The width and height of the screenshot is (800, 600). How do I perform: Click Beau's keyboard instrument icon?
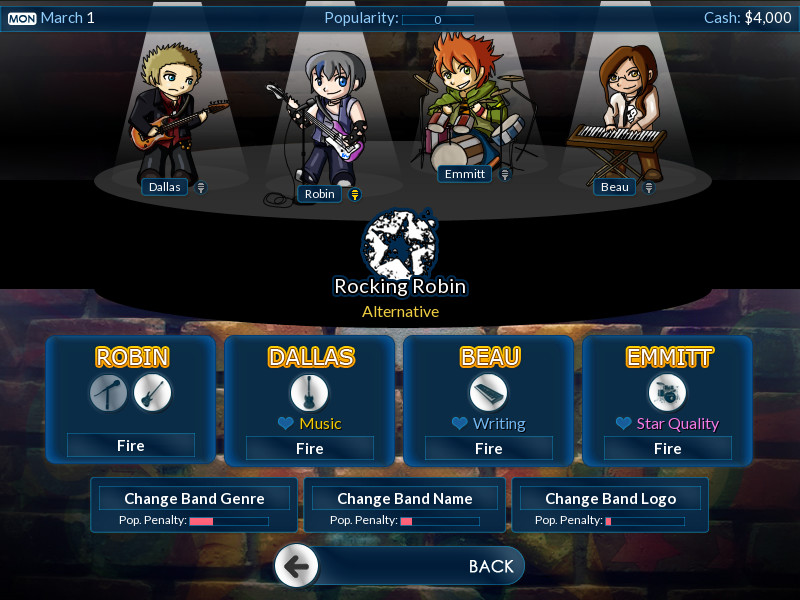[x=488, y=393]
